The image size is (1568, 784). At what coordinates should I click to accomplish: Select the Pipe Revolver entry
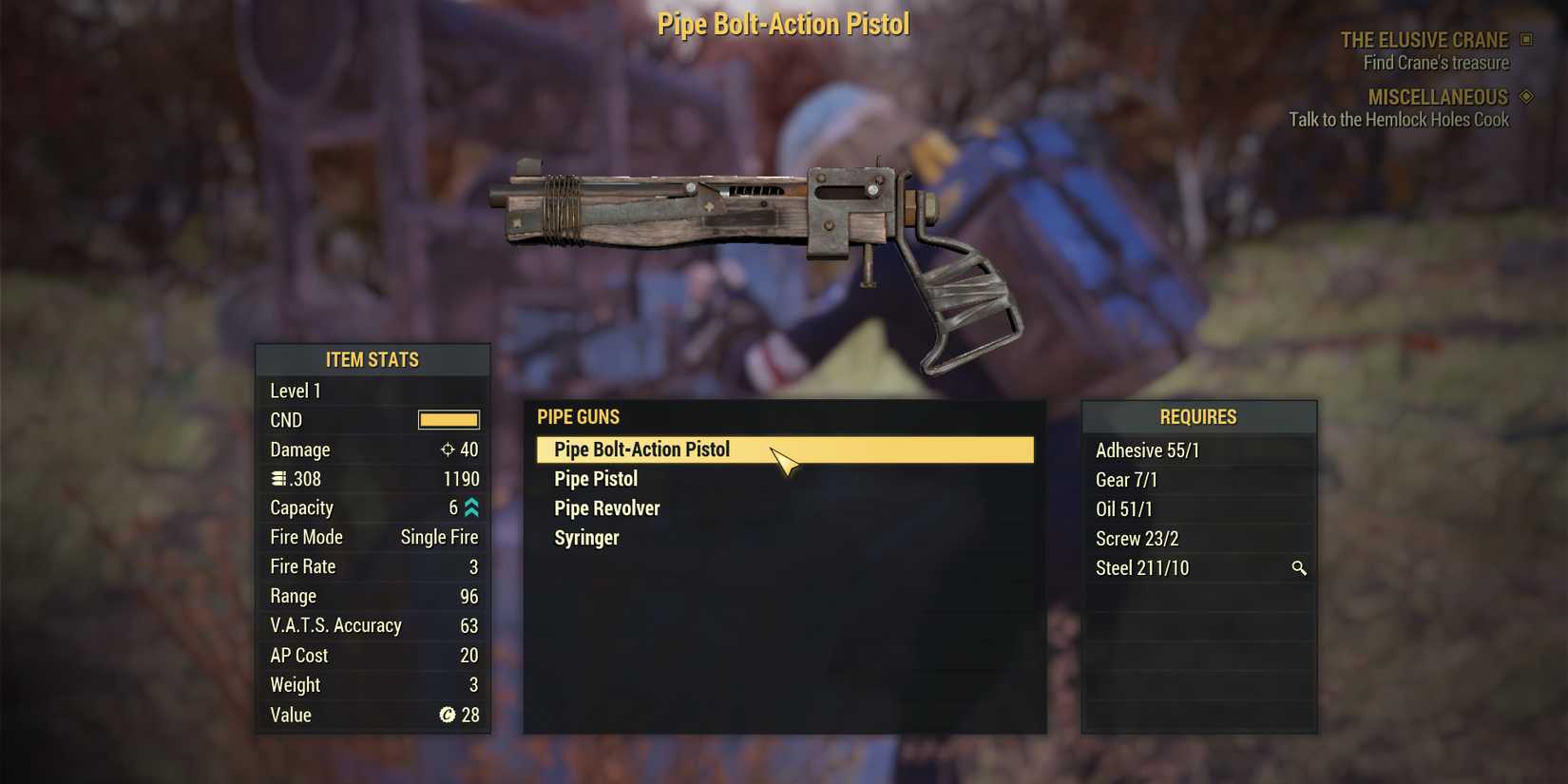point(606,507)
